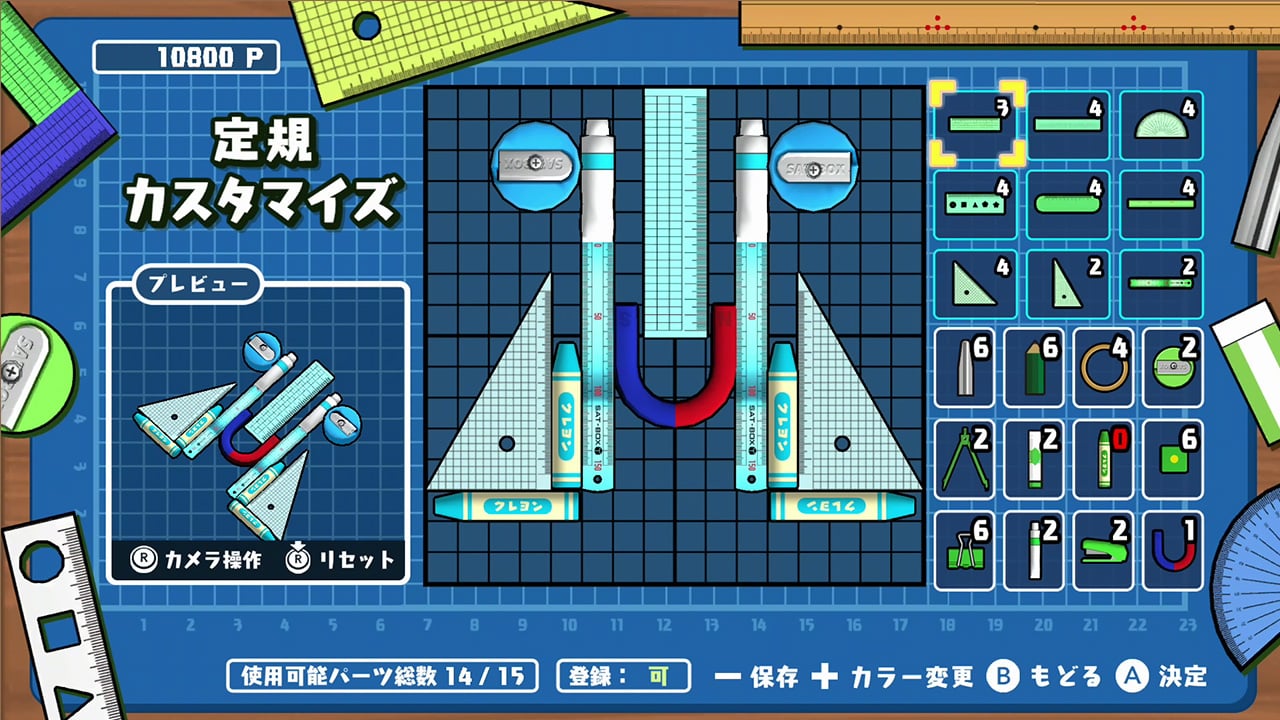Choose the depleted crayon part slot
Screen dimensions: 1280x720
click(x=1104, y=459)
